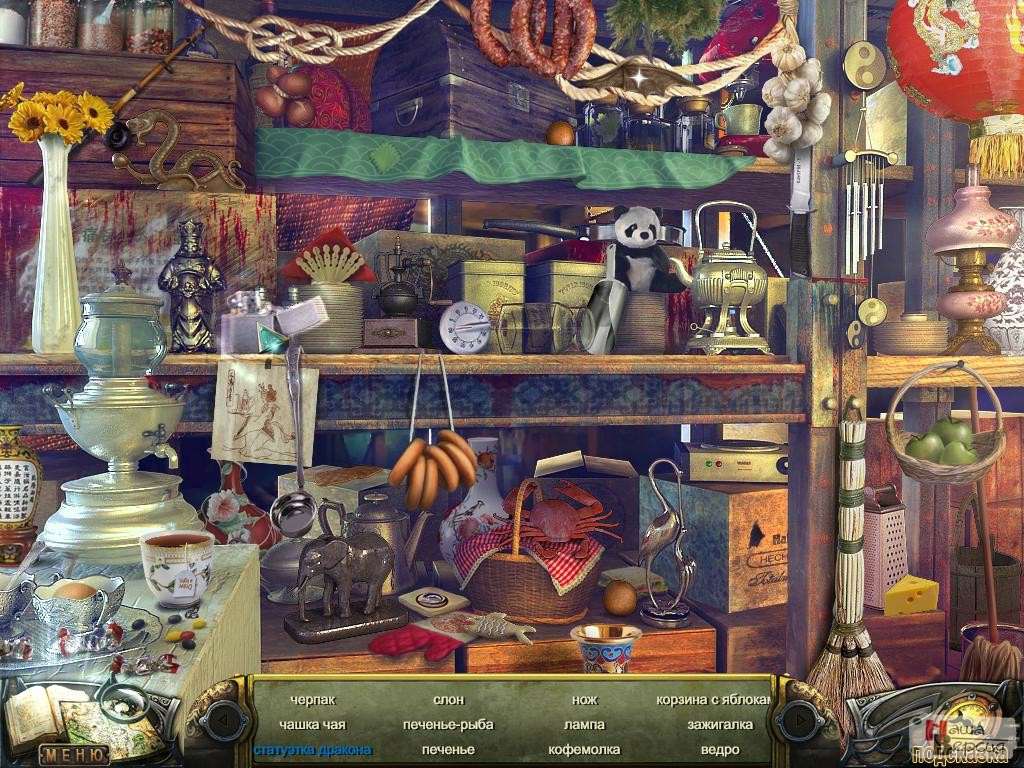Click the 'кофемолка' list entry
Screen dimensions: 1024x768
(584, 749)
